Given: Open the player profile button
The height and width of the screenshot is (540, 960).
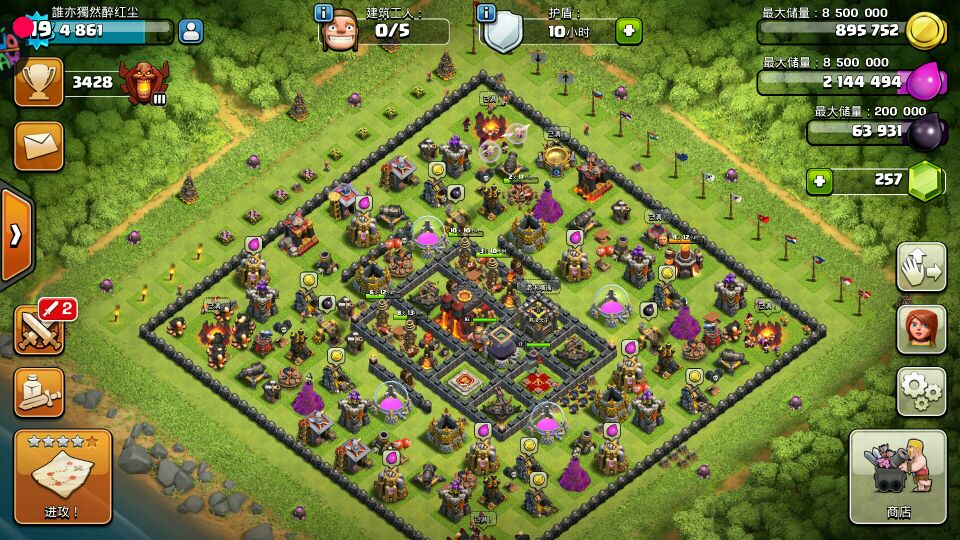Looking at the screenshot, I should [x=190, y=31].
